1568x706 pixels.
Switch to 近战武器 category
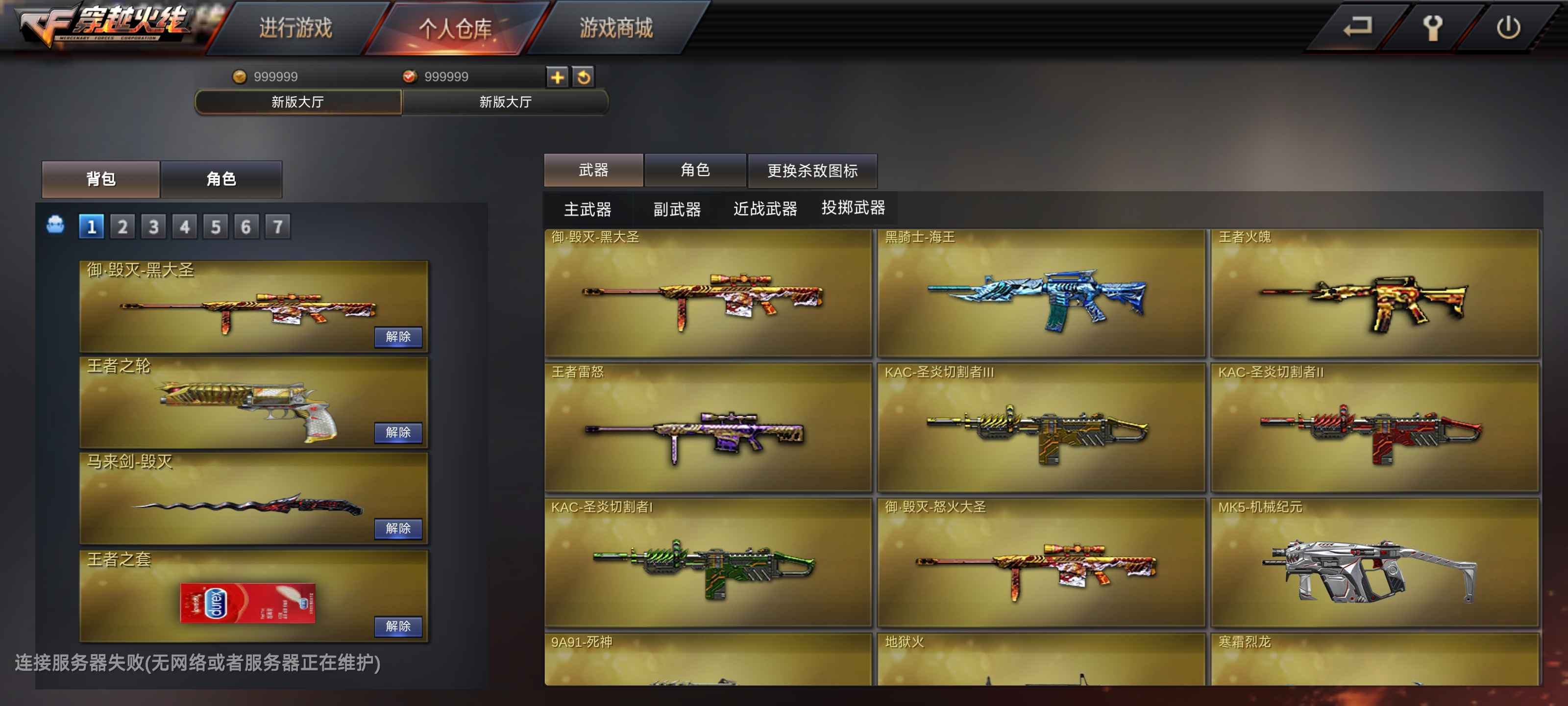(x=765, y=209)
